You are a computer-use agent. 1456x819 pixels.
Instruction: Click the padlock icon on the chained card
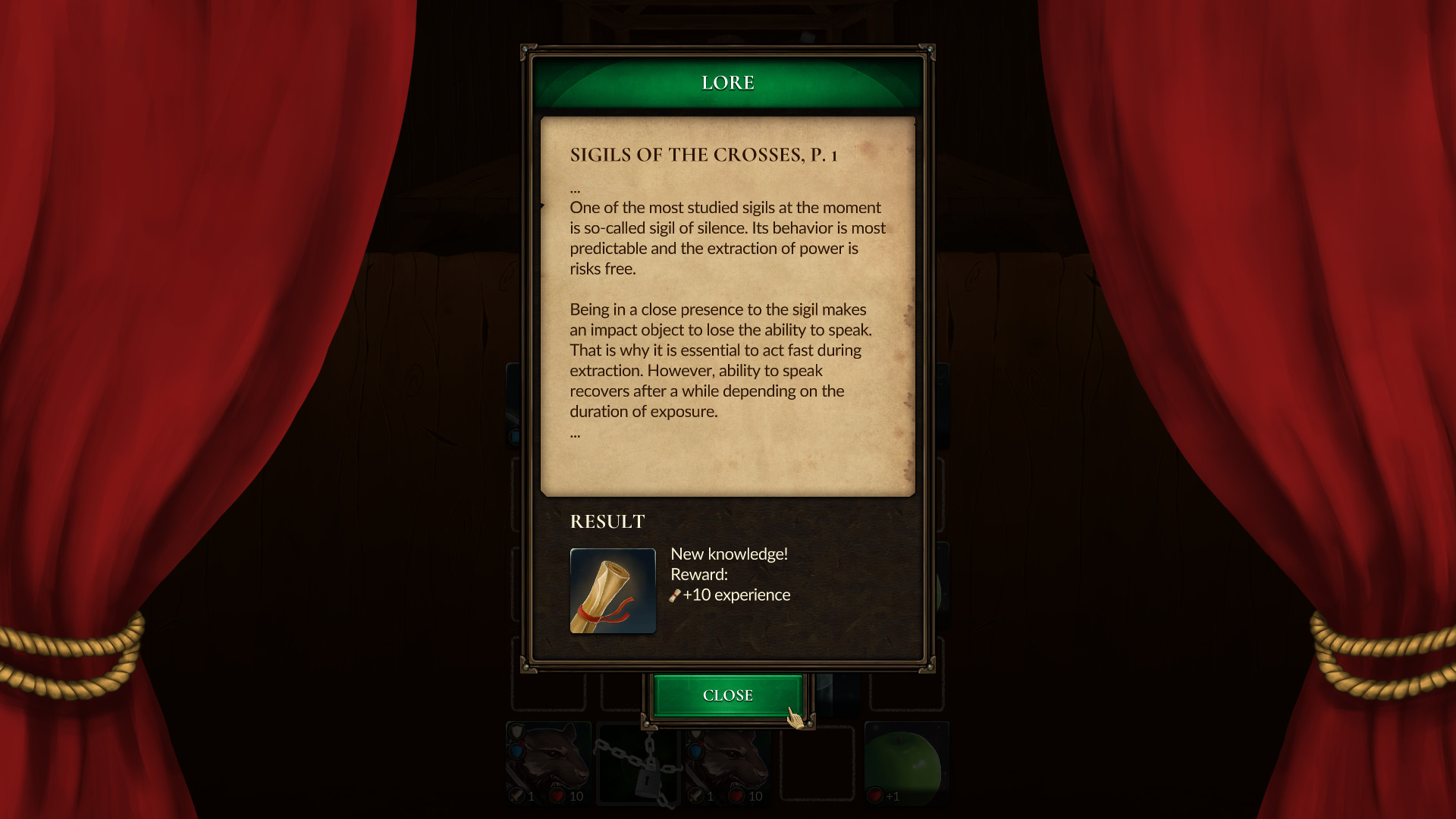tap(648, 781)
